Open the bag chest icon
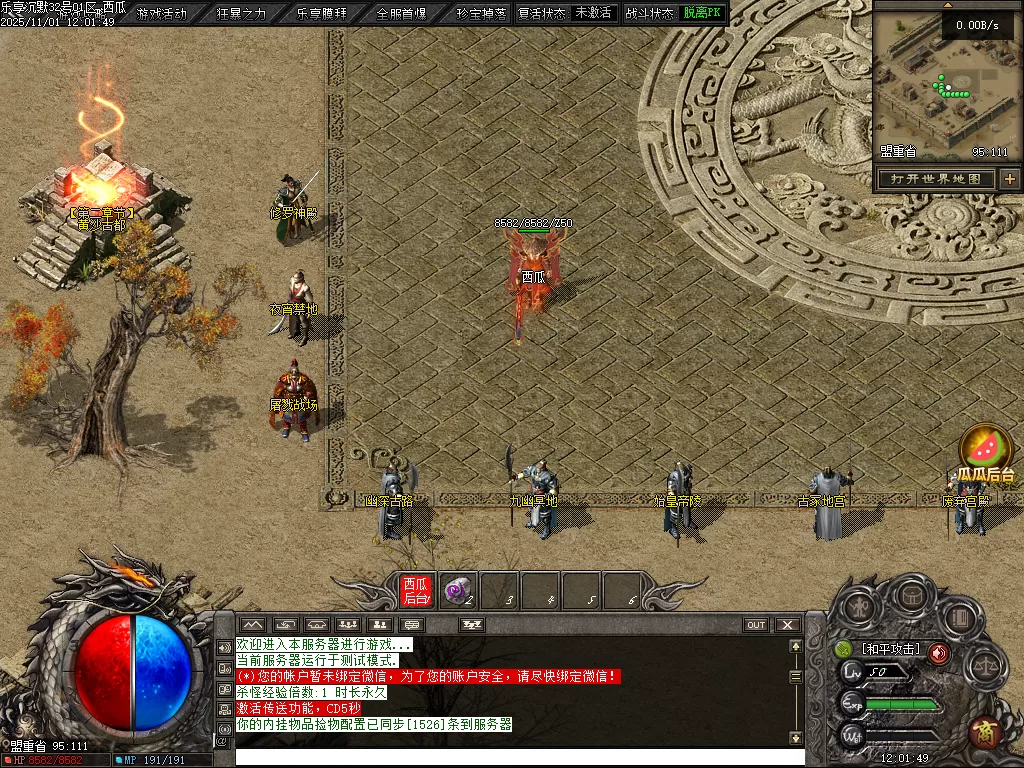Image resolution: width=1024 pixels, height=768 pixels. [911, 596]
